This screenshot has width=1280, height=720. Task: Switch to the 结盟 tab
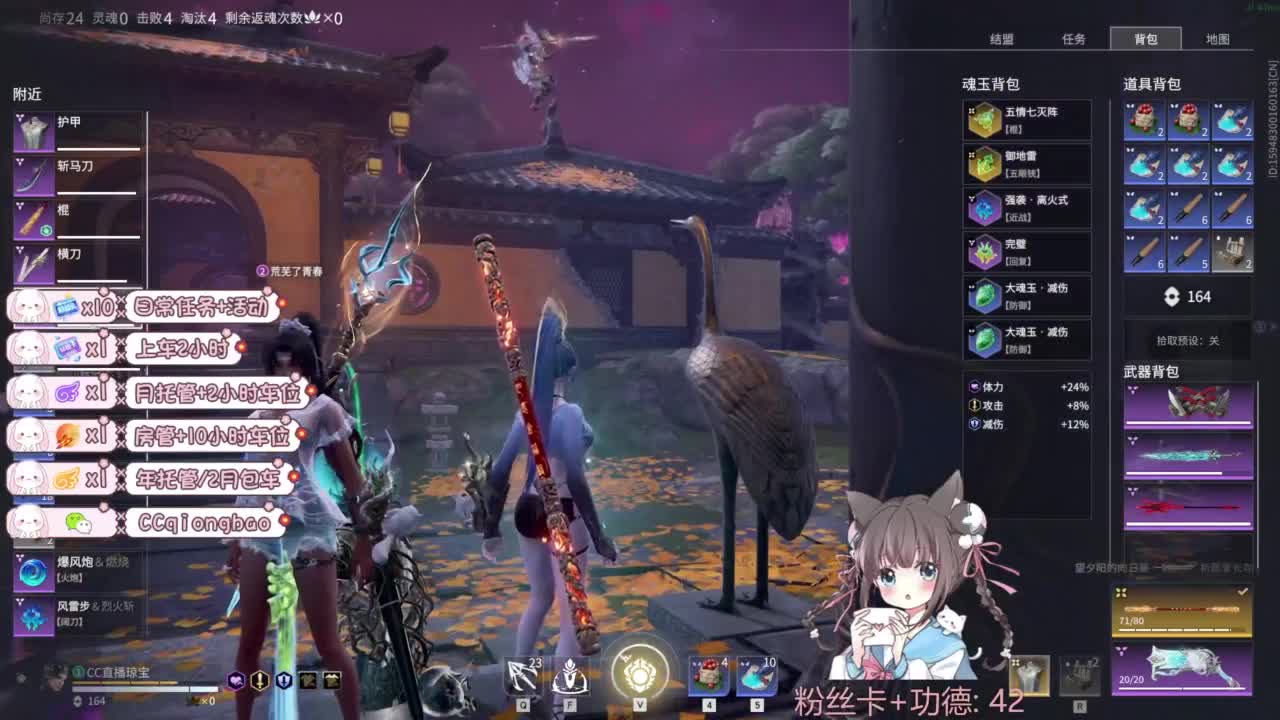pos(1003,39)
